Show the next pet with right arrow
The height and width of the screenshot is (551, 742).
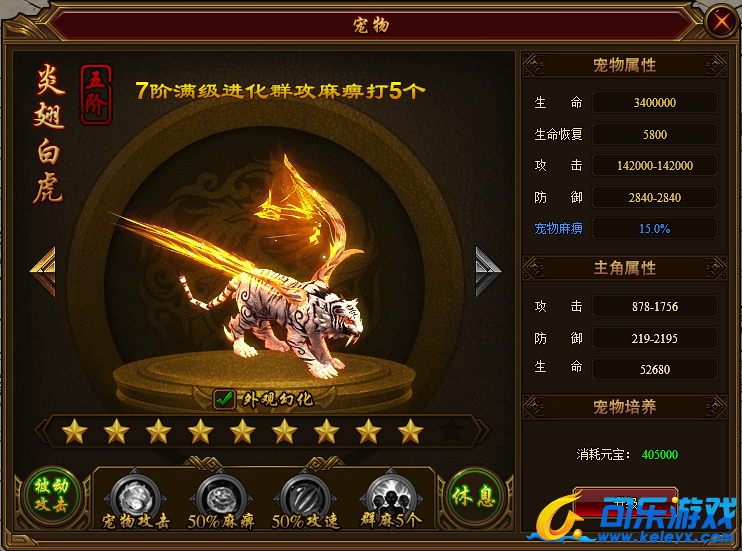[x=488, y=271]
